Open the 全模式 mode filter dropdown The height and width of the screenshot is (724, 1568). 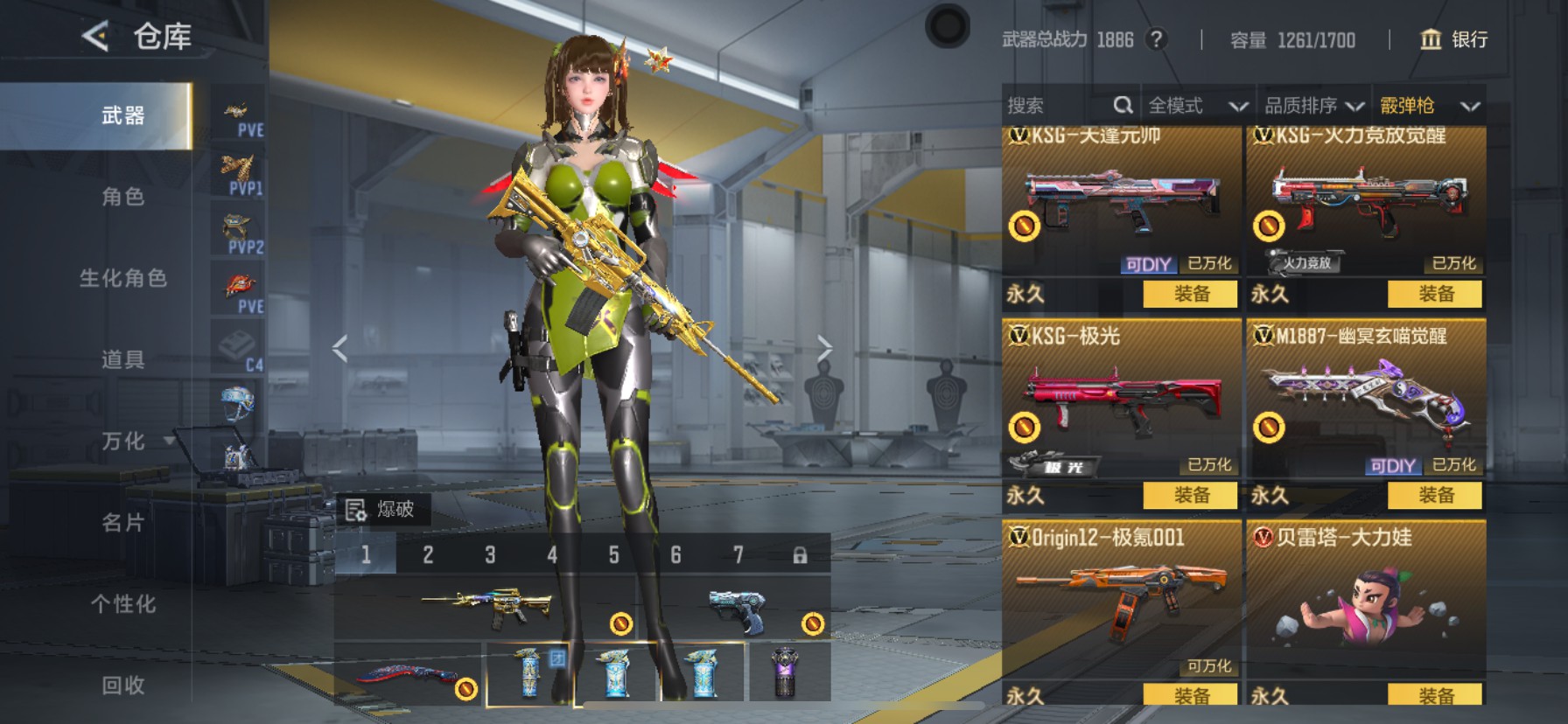(x=1197, y=106)
